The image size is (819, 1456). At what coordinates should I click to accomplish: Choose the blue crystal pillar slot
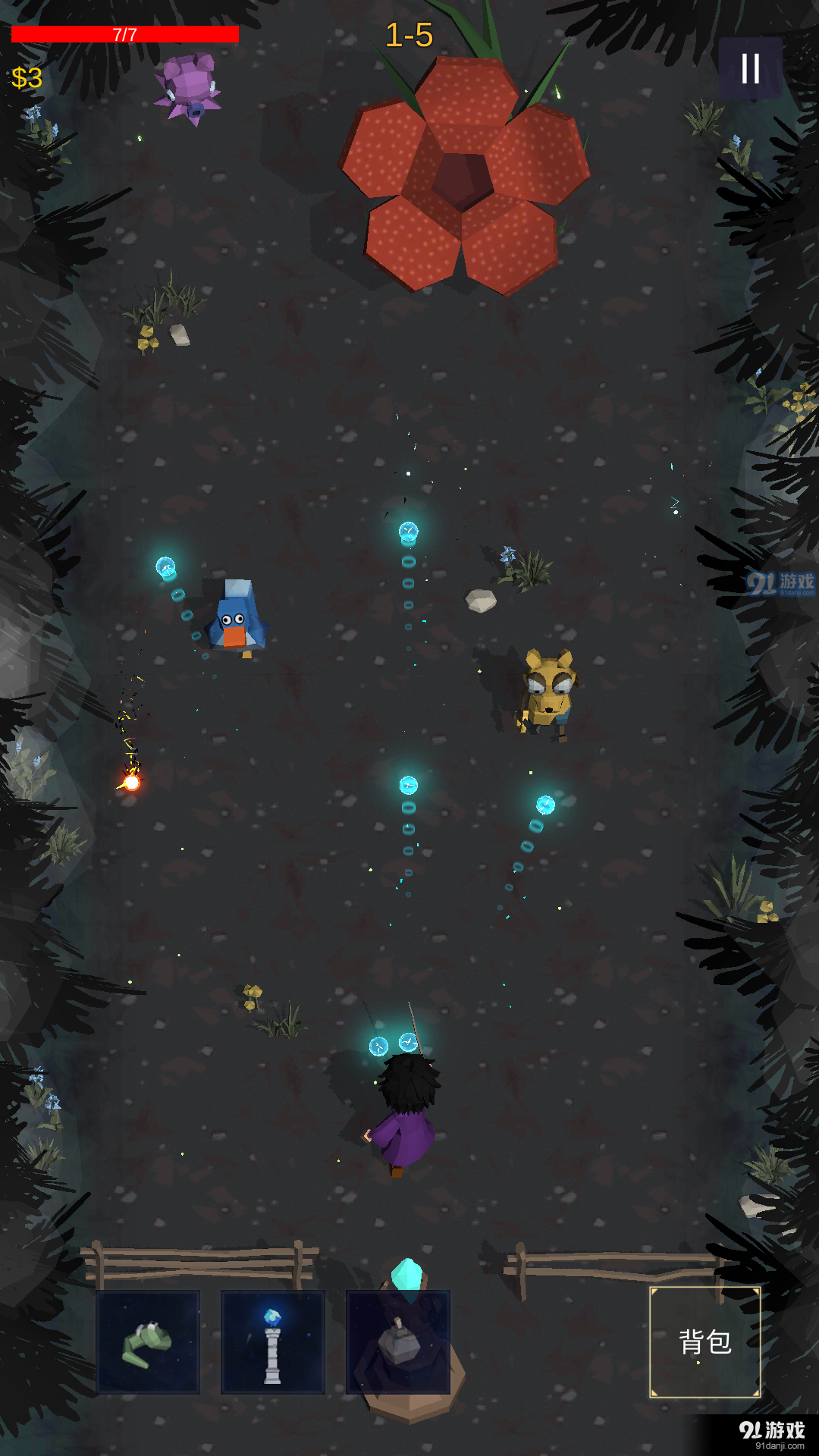point(273,1341)
